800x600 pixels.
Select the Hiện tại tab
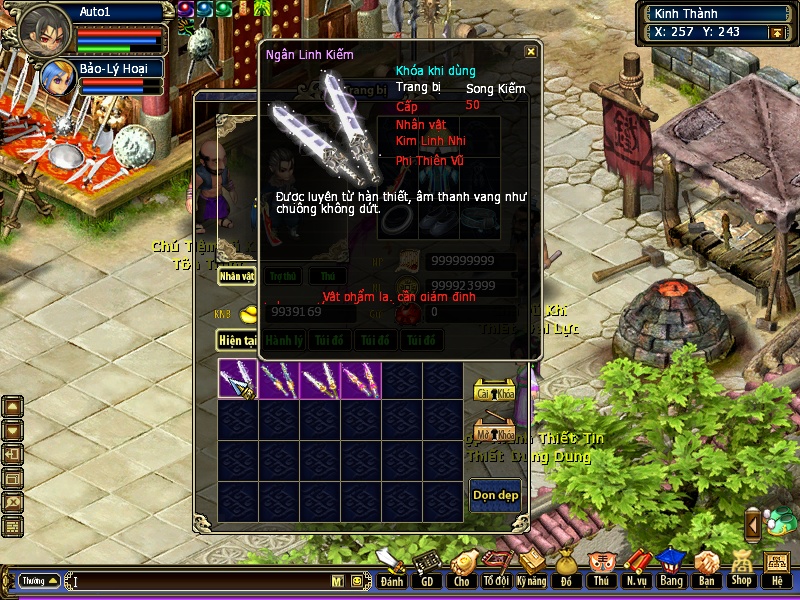[238, 340]
